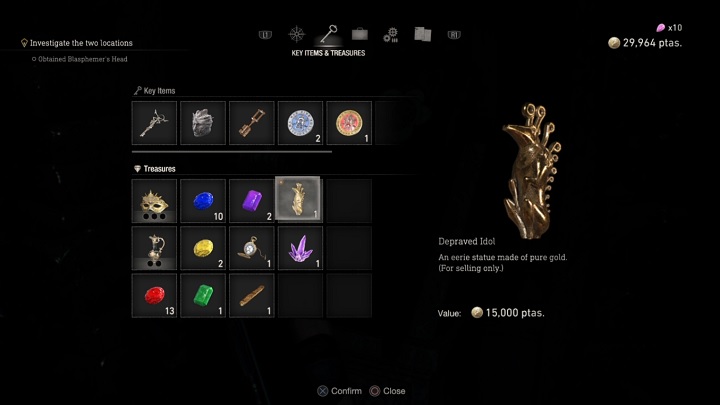The image size is (720, 405).
Task: Select the yellow diamond gems
Action: (202, 248)
